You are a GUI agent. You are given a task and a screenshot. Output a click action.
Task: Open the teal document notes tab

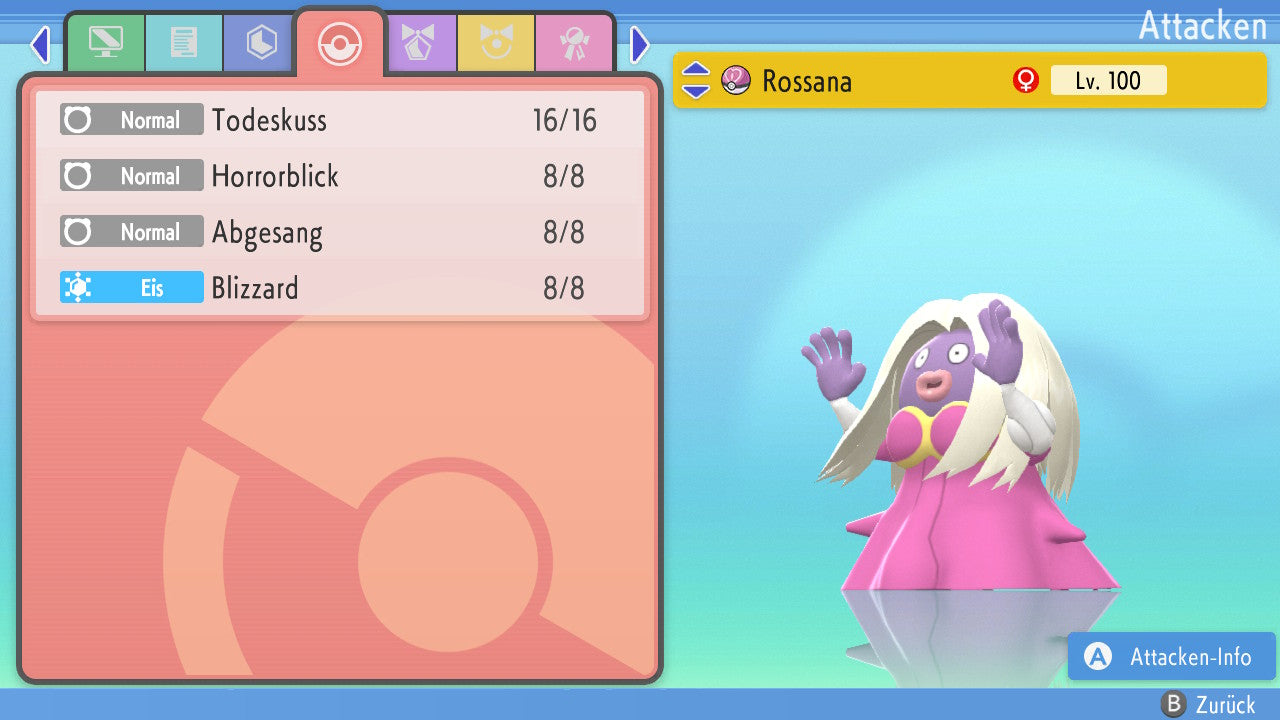tap(184, 43)
